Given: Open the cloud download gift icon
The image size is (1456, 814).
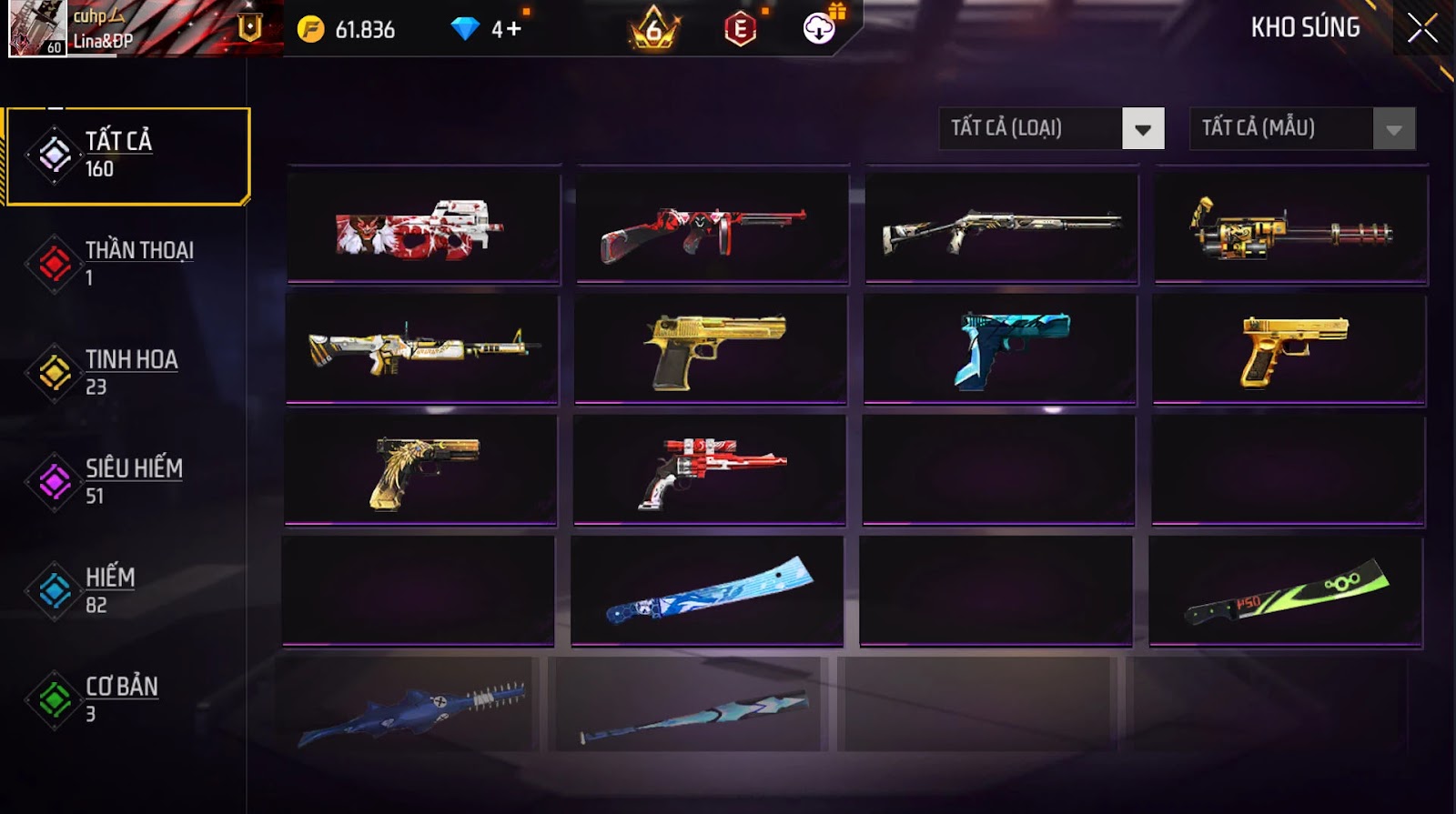Looking at the screenshot, I should [821, 28].
